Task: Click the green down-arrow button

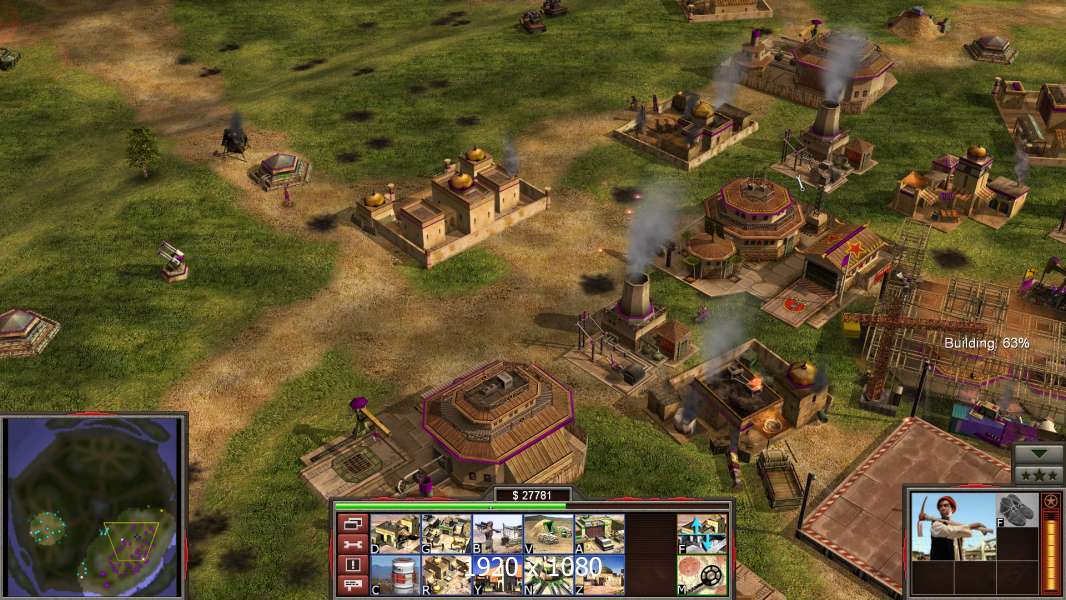Action: coord(1037,454)
